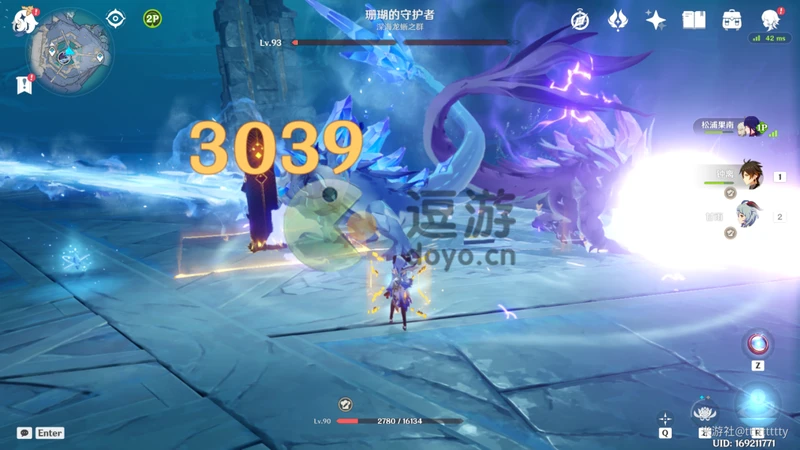Open the four-pointed star wish icon
800x450 pixels.
656,20
